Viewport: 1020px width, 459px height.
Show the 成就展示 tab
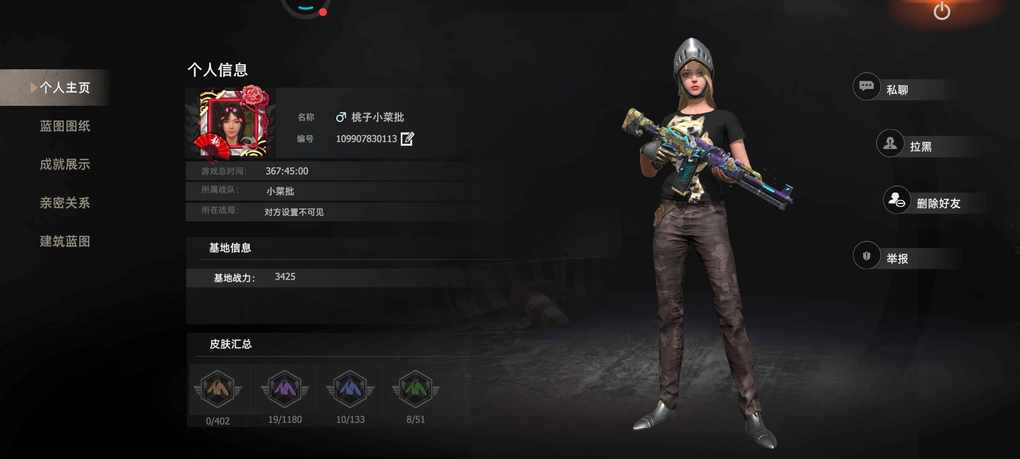click(x=65, y=164)
